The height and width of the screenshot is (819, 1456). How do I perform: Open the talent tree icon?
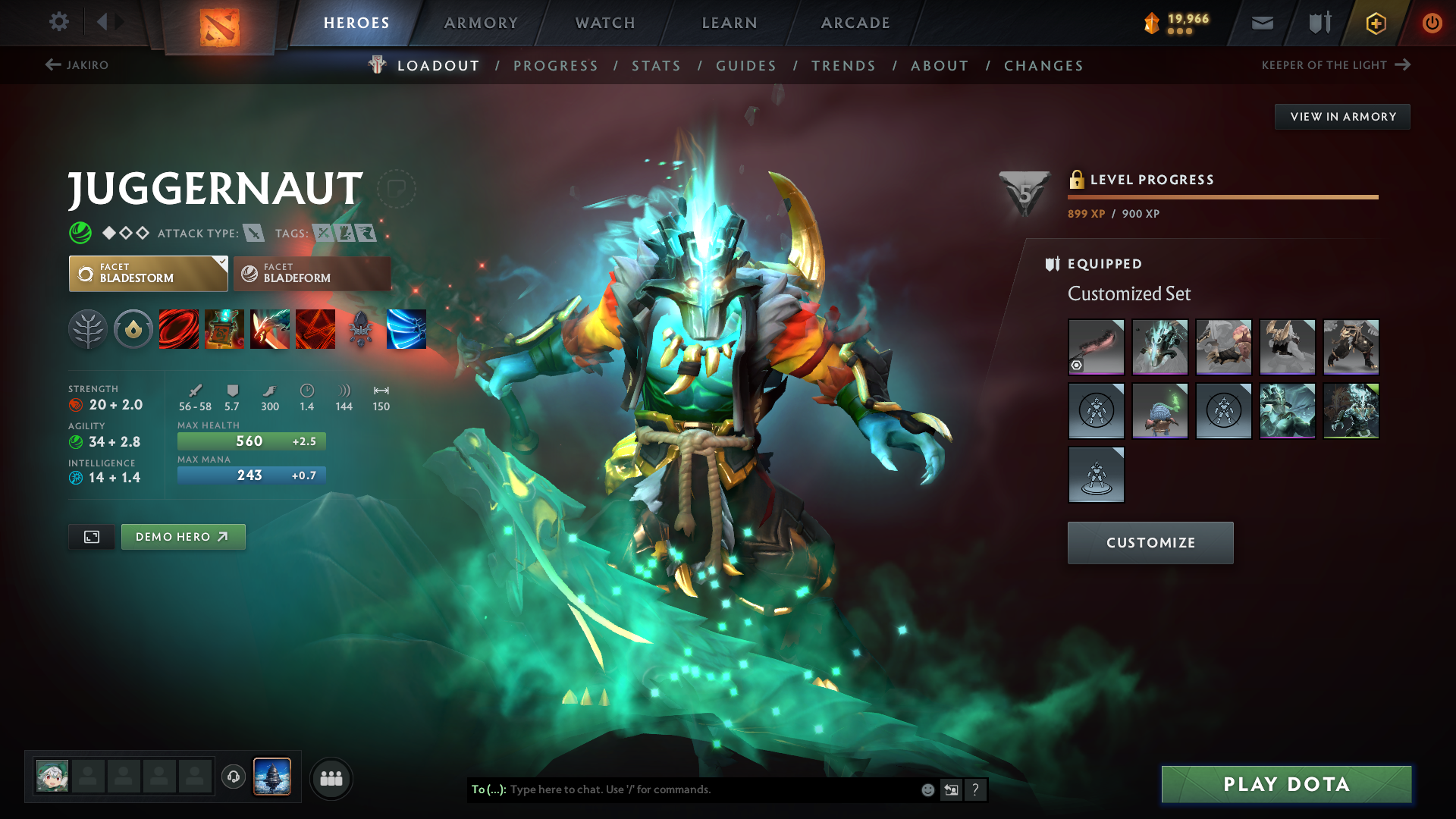[88, 329]
